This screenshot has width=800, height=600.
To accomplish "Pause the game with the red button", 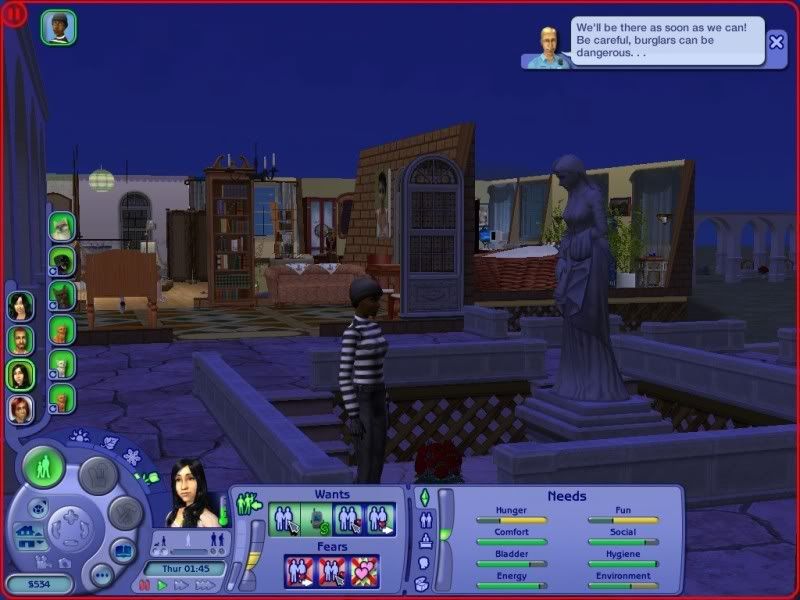I will (144, 585).
